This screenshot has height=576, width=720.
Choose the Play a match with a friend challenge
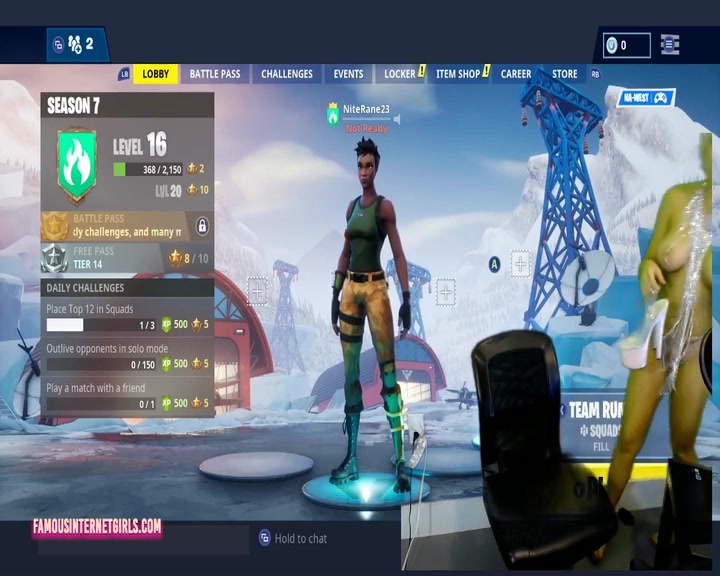tap(127, 396)
